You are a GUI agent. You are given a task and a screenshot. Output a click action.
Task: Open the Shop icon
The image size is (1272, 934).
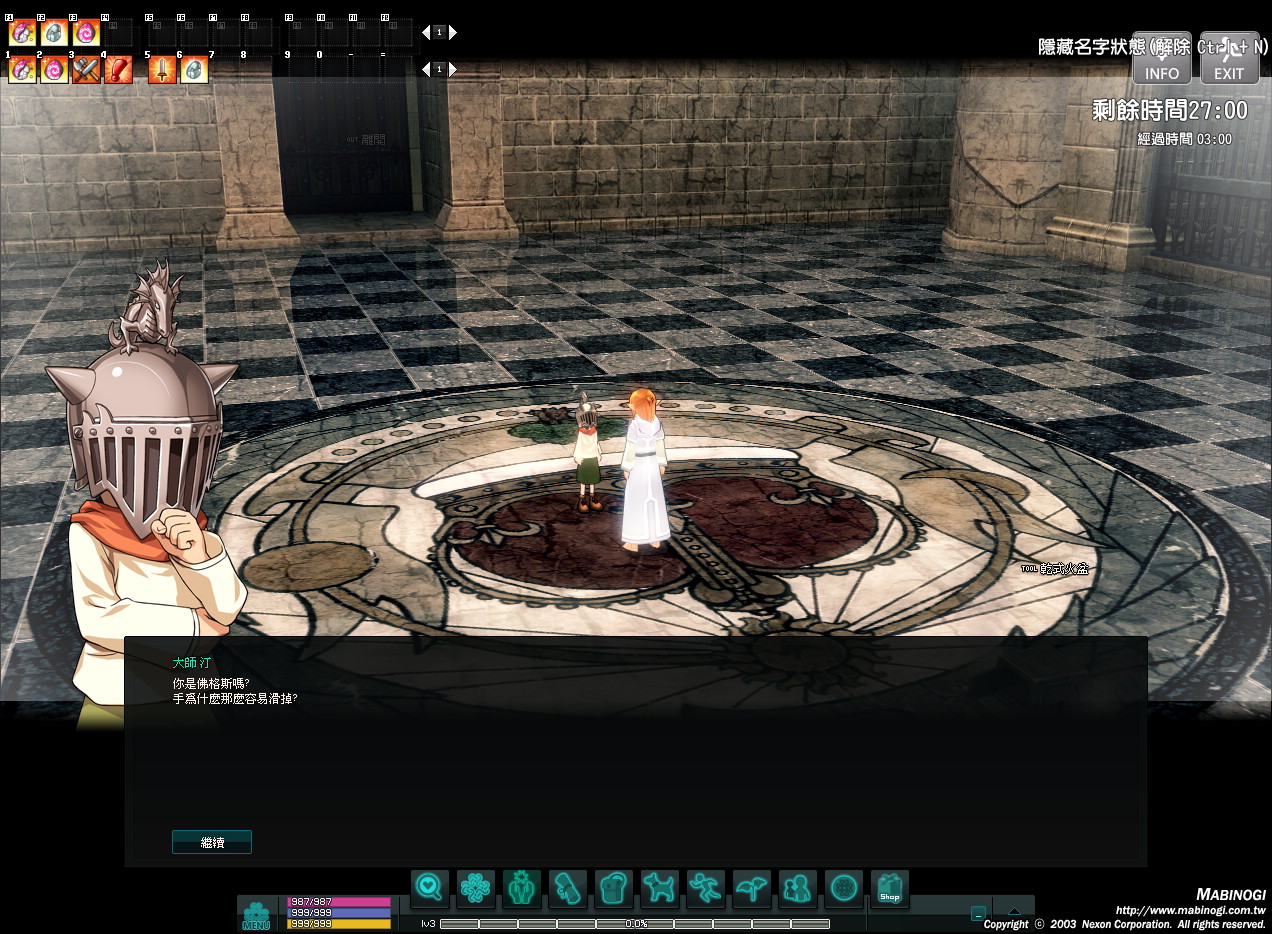889,888
